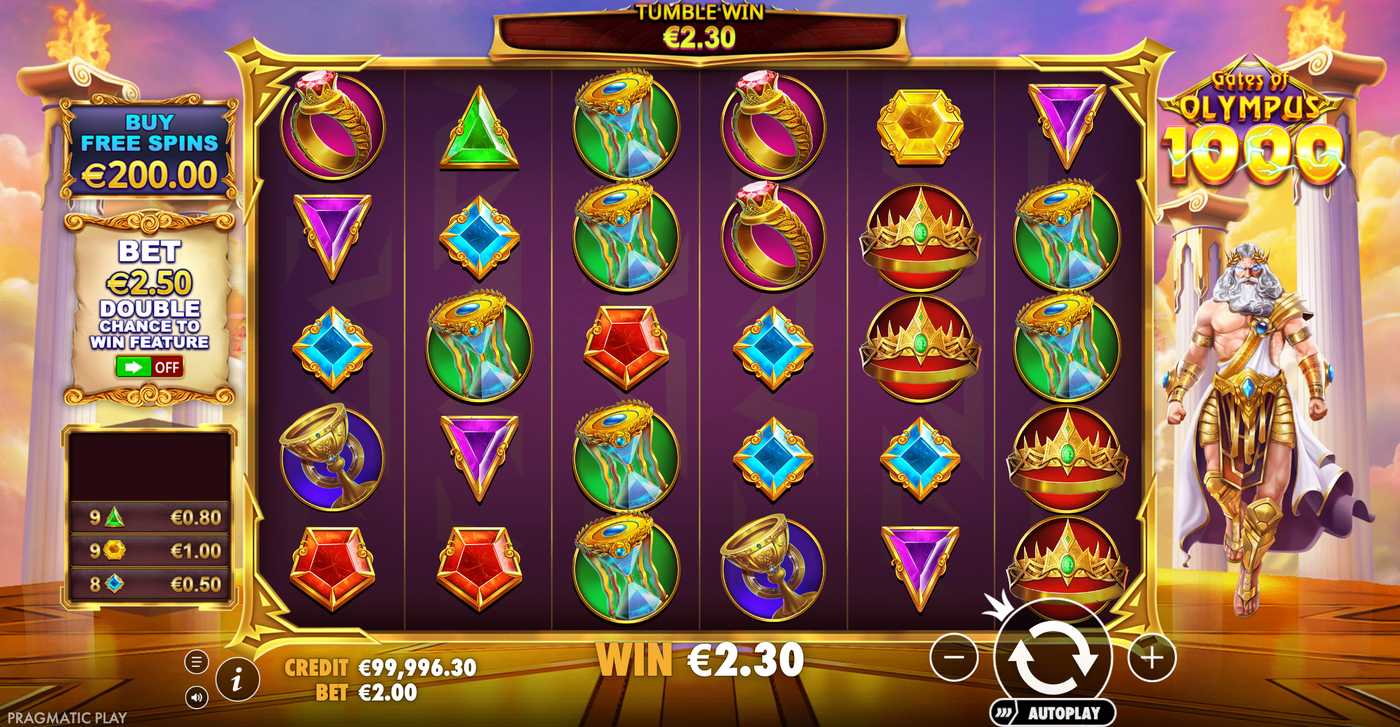The image size is (1400, 727).
Task: Open the game menu via hamburger icon
Action: pyautogui.click(x=196, y=660)
